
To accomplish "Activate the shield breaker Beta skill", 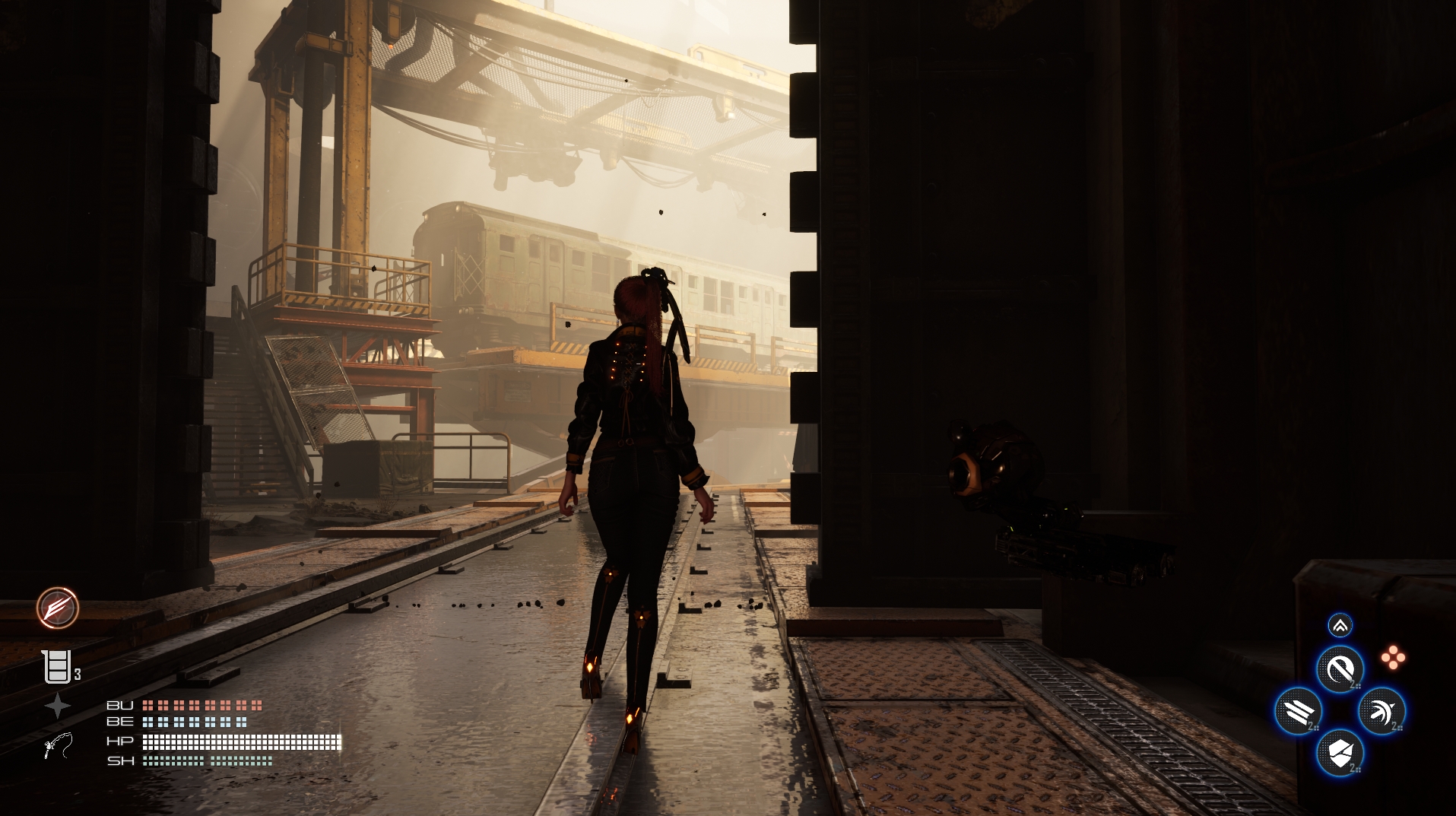I will 1340,753.
